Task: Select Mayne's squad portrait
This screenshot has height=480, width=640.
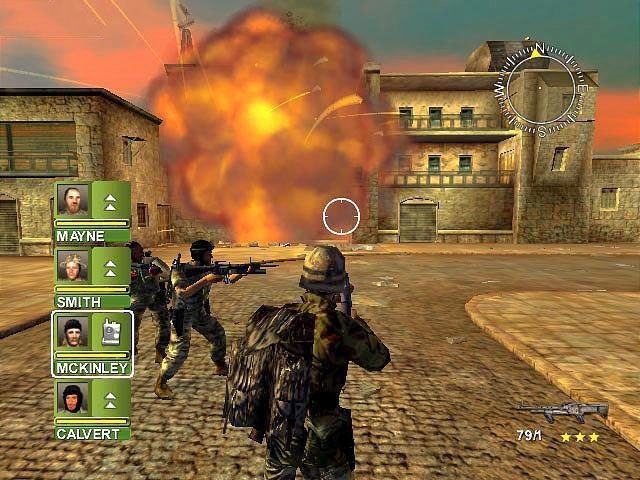Action: pos(73,199)
